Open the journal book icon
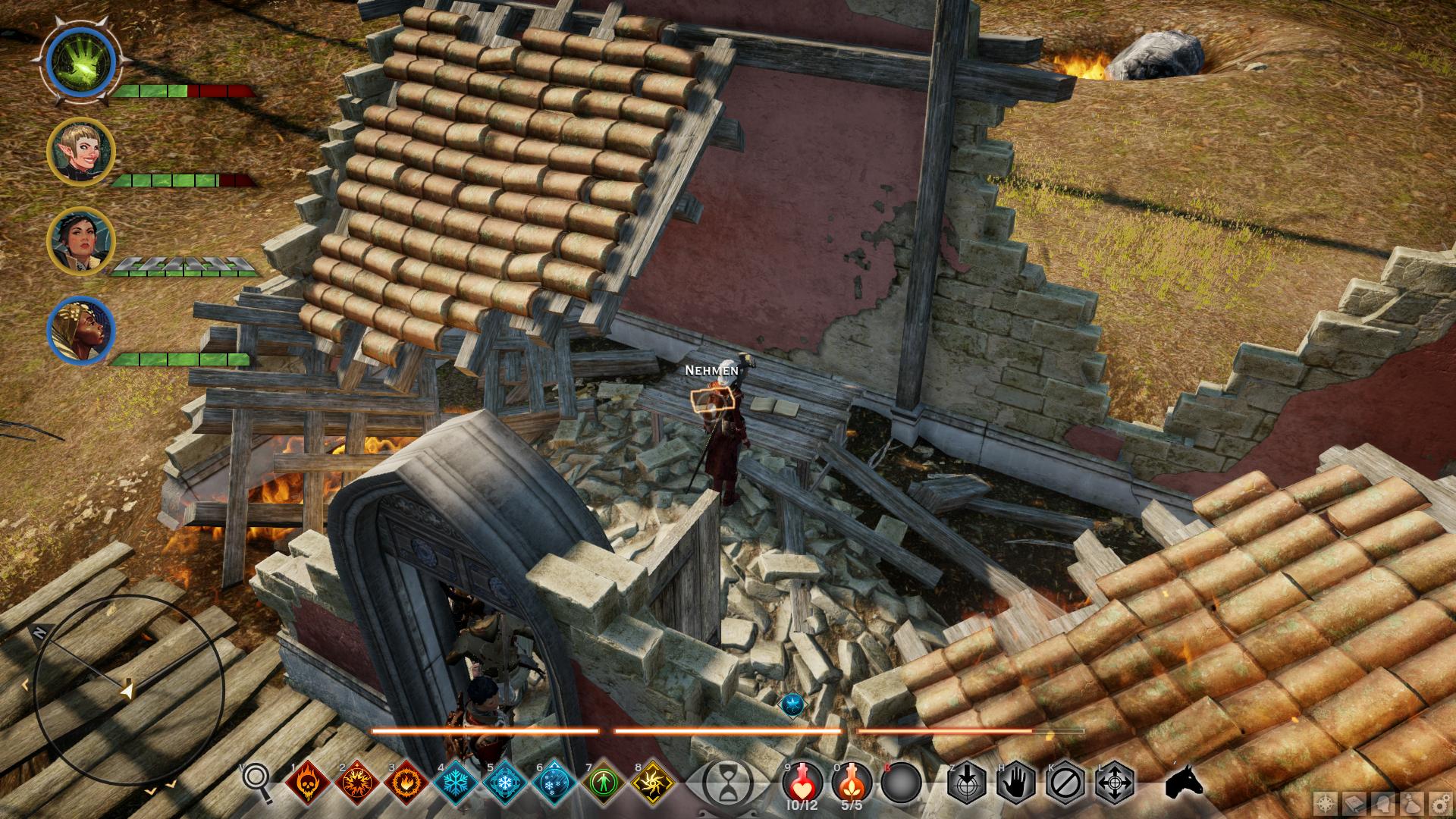The image size is (1456, 819). (x=1355, y=802)
